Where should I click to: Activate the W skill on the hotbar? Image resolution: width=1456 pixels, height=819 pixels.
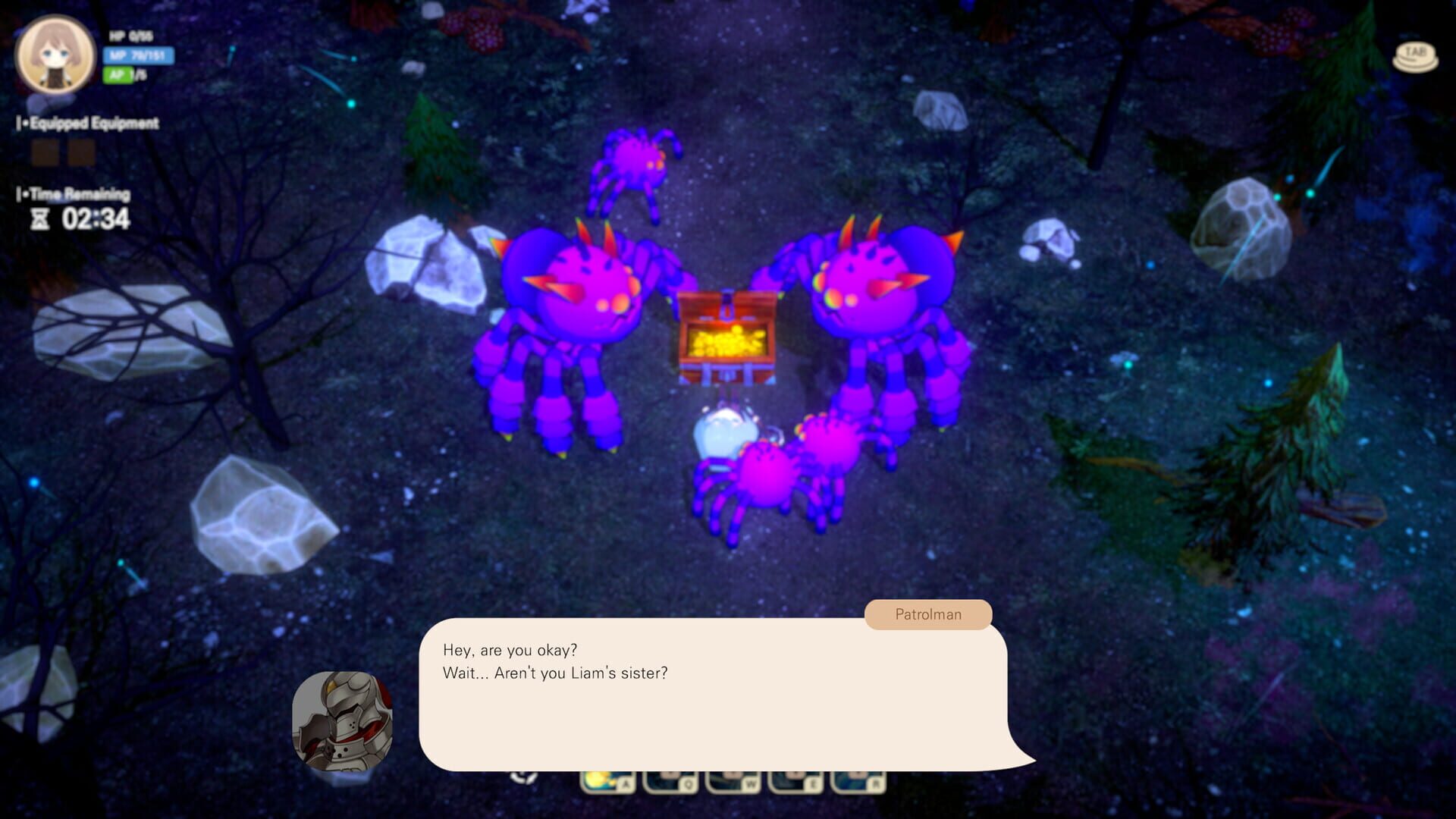(733, 783)
